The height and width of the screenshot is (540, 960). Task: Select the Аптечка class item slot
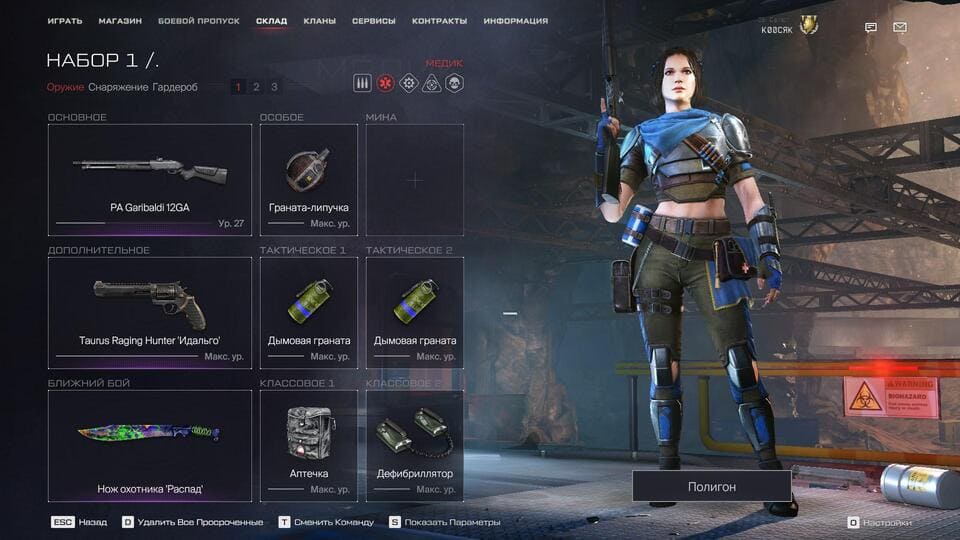[x=309, y=446]
